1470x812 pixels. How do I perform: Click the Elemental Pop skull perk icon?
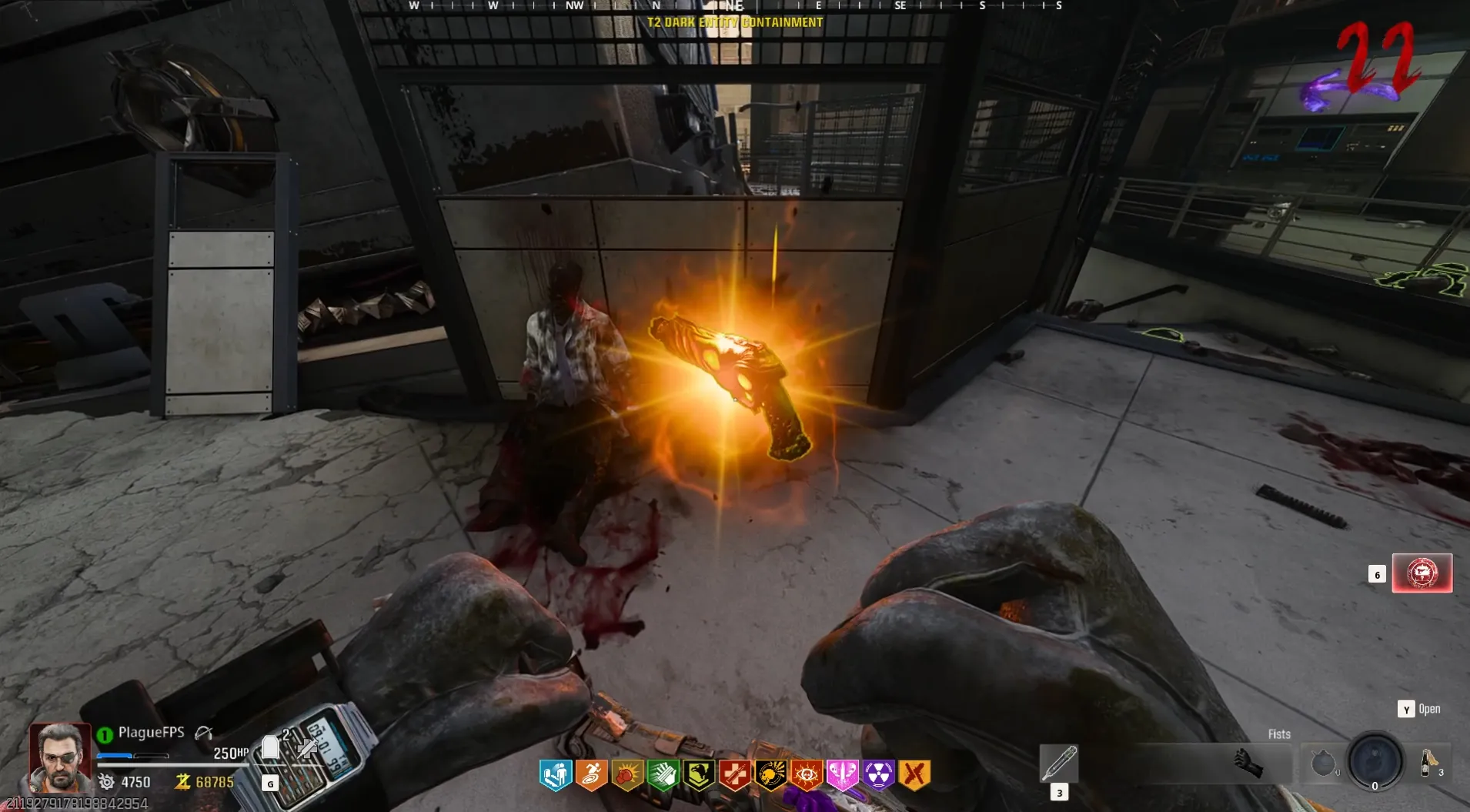pos(770,775)
